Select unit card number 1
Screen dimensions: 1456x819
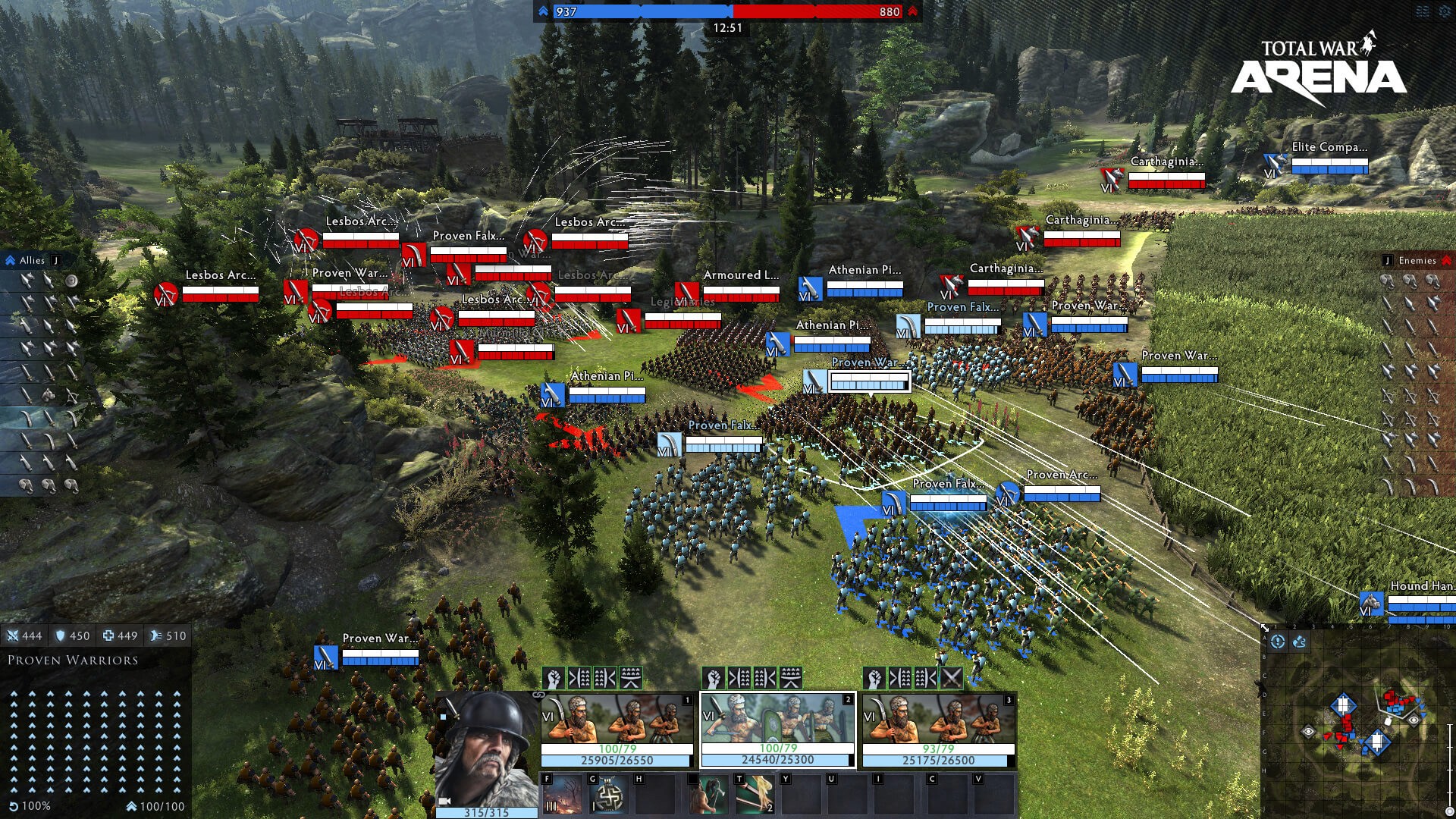pyautogui.click(x=617, y=730)
